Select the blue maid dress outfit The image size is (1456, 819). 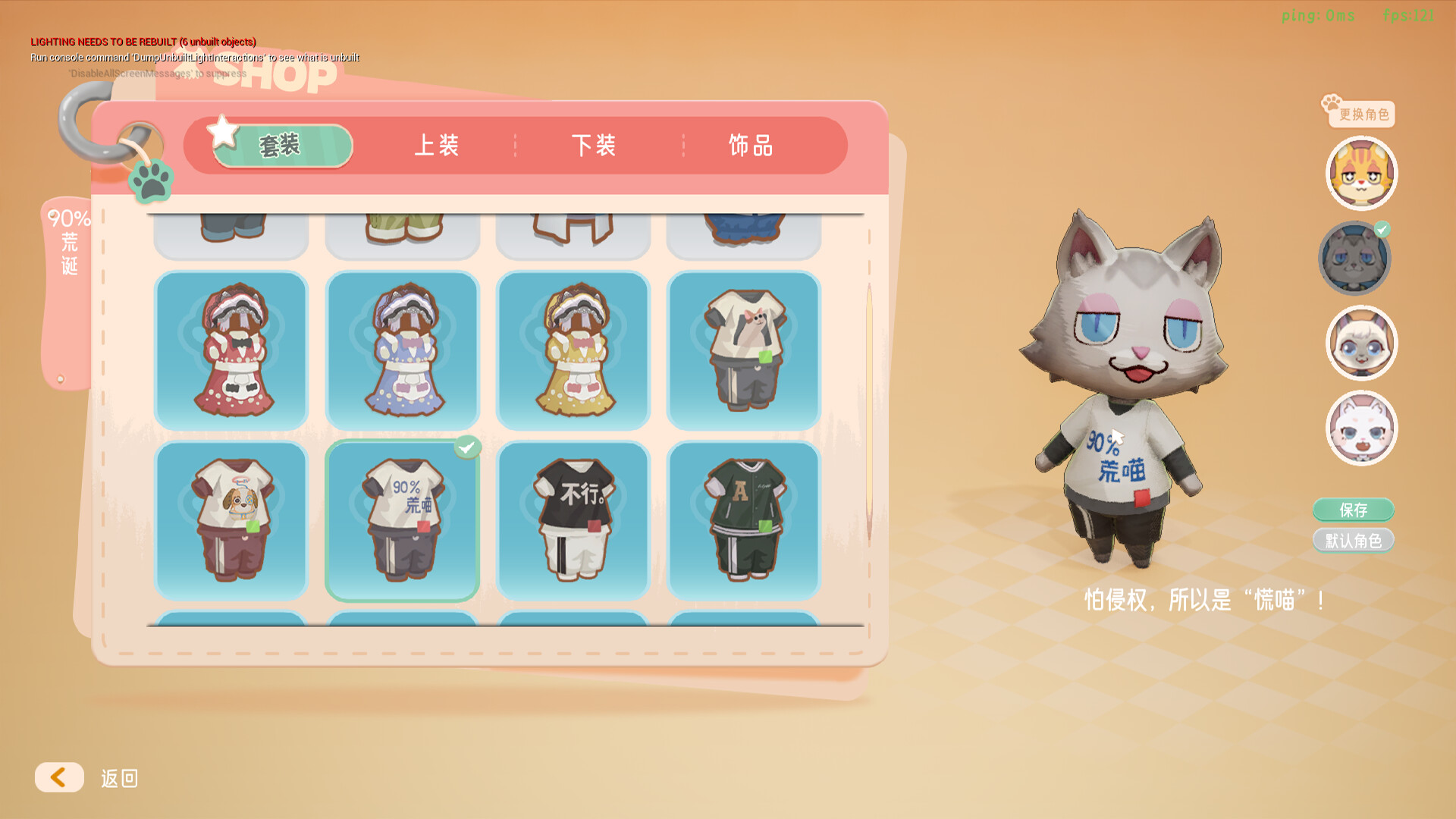[x=403, y=350]
